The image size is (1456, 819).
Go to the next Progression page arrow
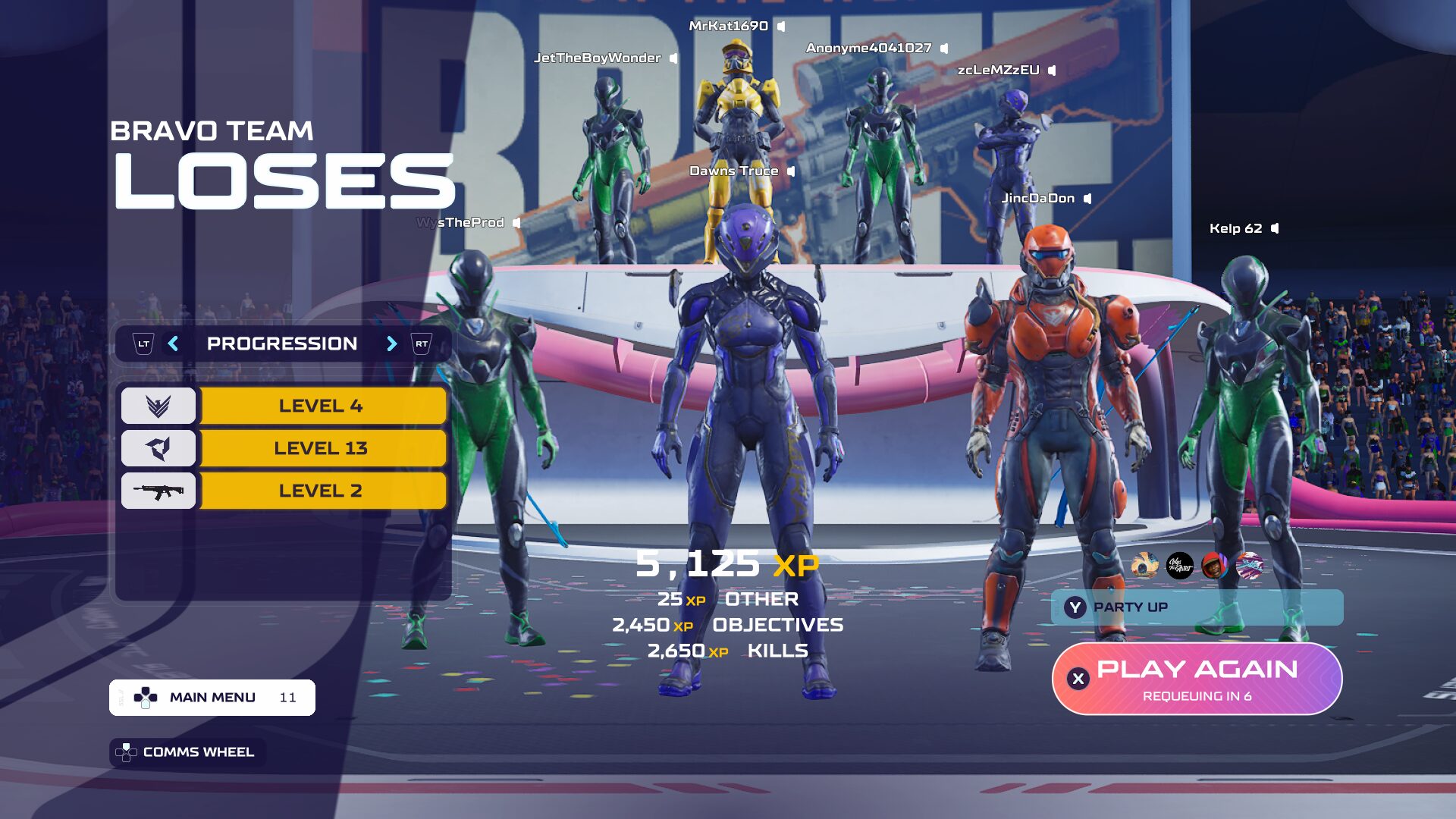[x=391, y=344]
